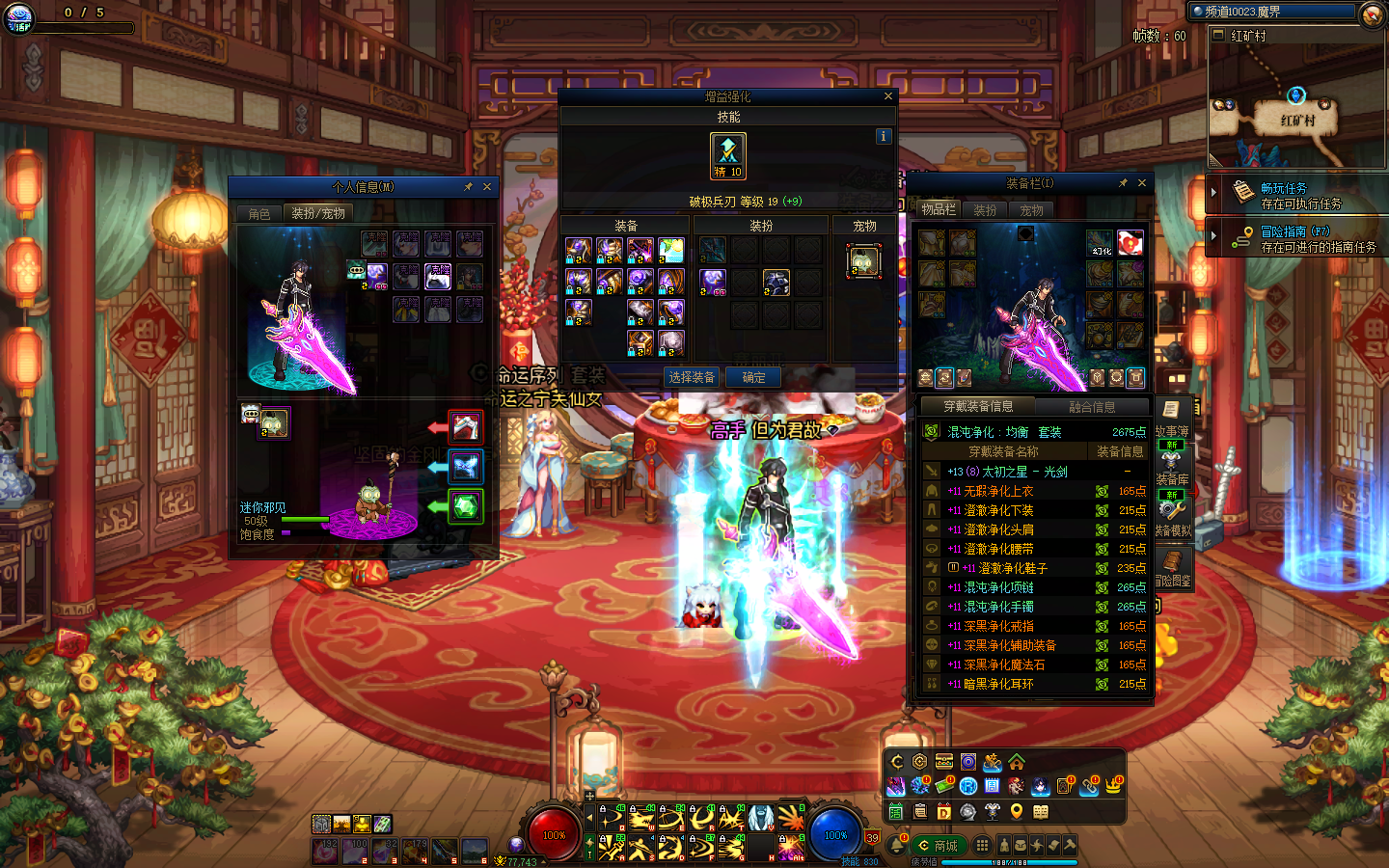Open the info button in the buff window
This screenshot has width=1389, height=868.
[x=883, y=137]
